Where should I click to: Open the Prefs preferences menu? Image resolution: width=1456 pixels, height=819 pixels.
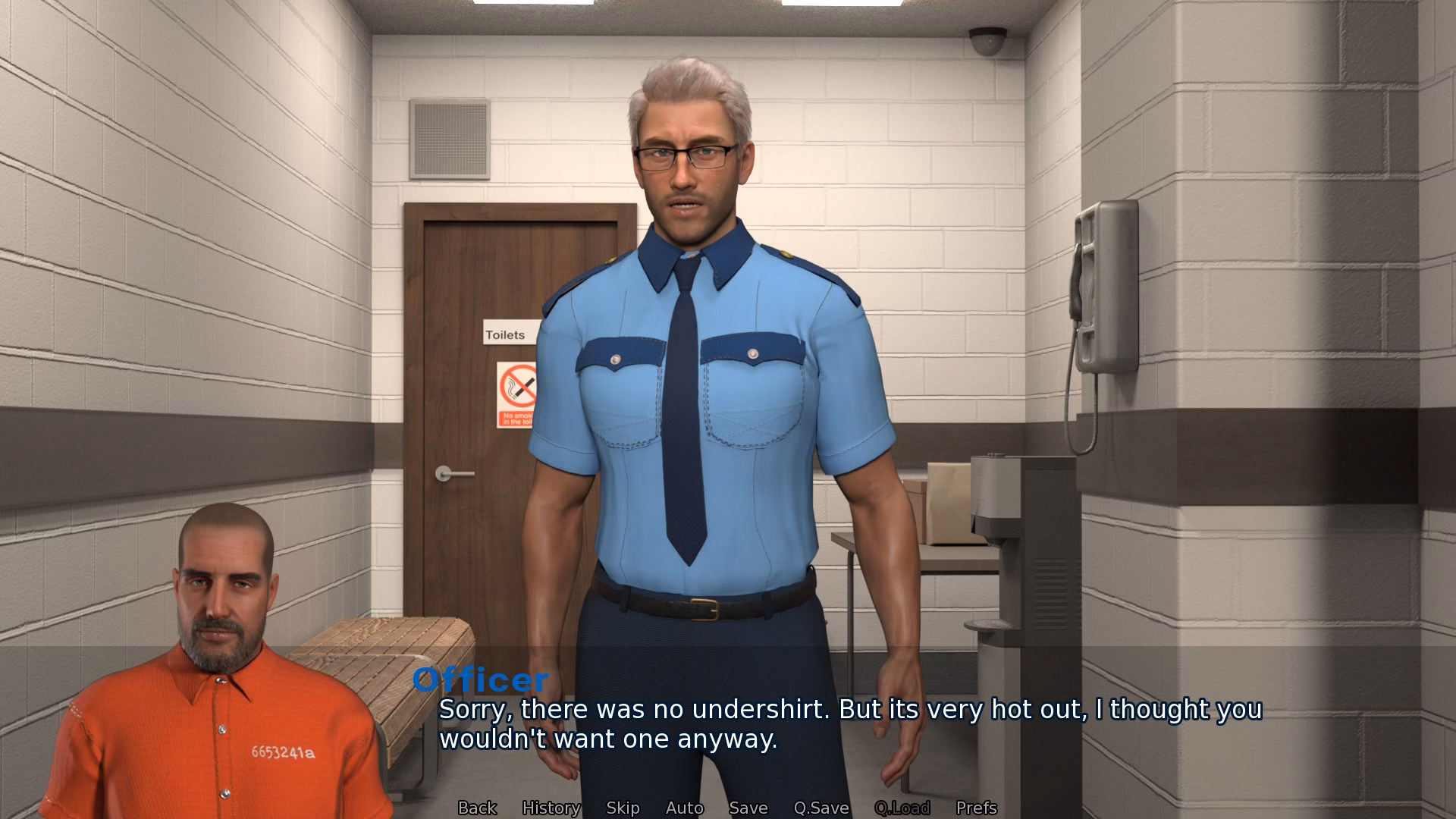click(977, 808)
